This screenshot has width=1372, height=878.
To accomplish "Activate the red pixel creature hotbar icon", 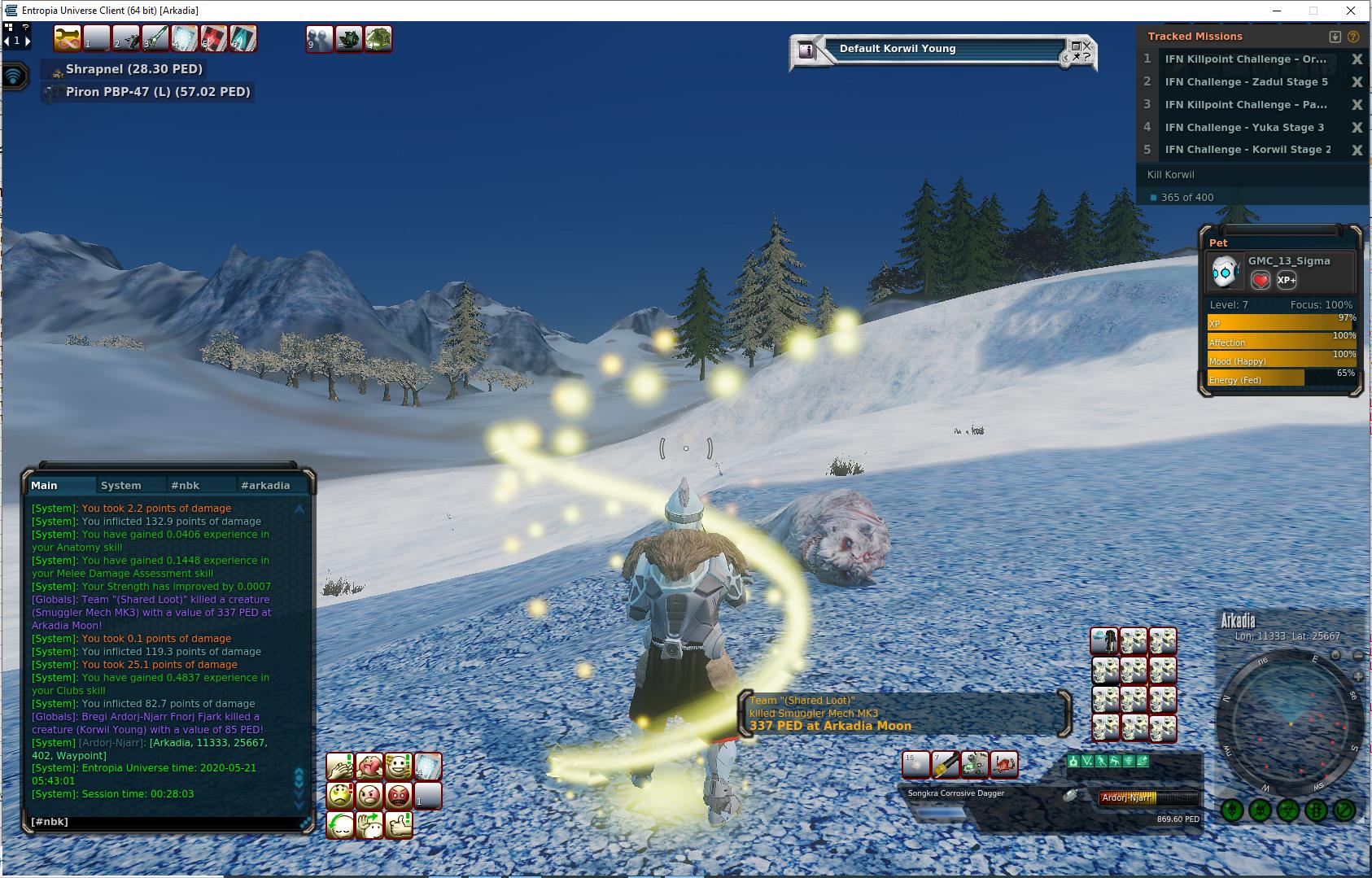I will [214, 38].
